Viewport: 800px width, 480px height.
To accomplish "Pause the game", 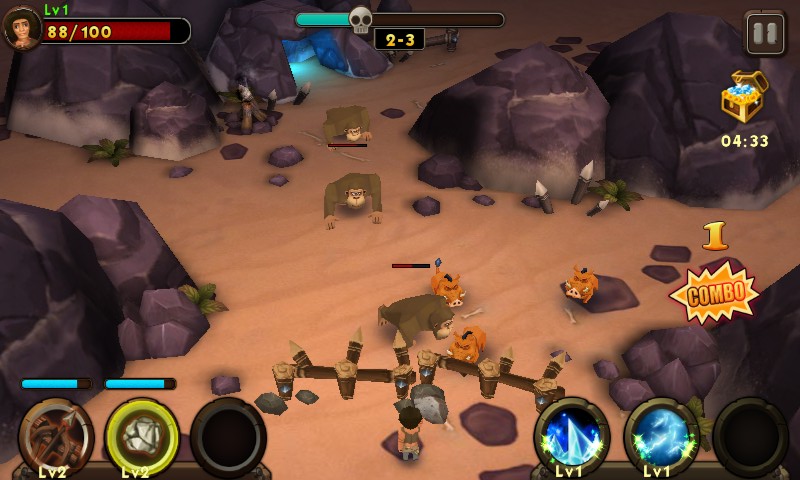I will point(765,34).
